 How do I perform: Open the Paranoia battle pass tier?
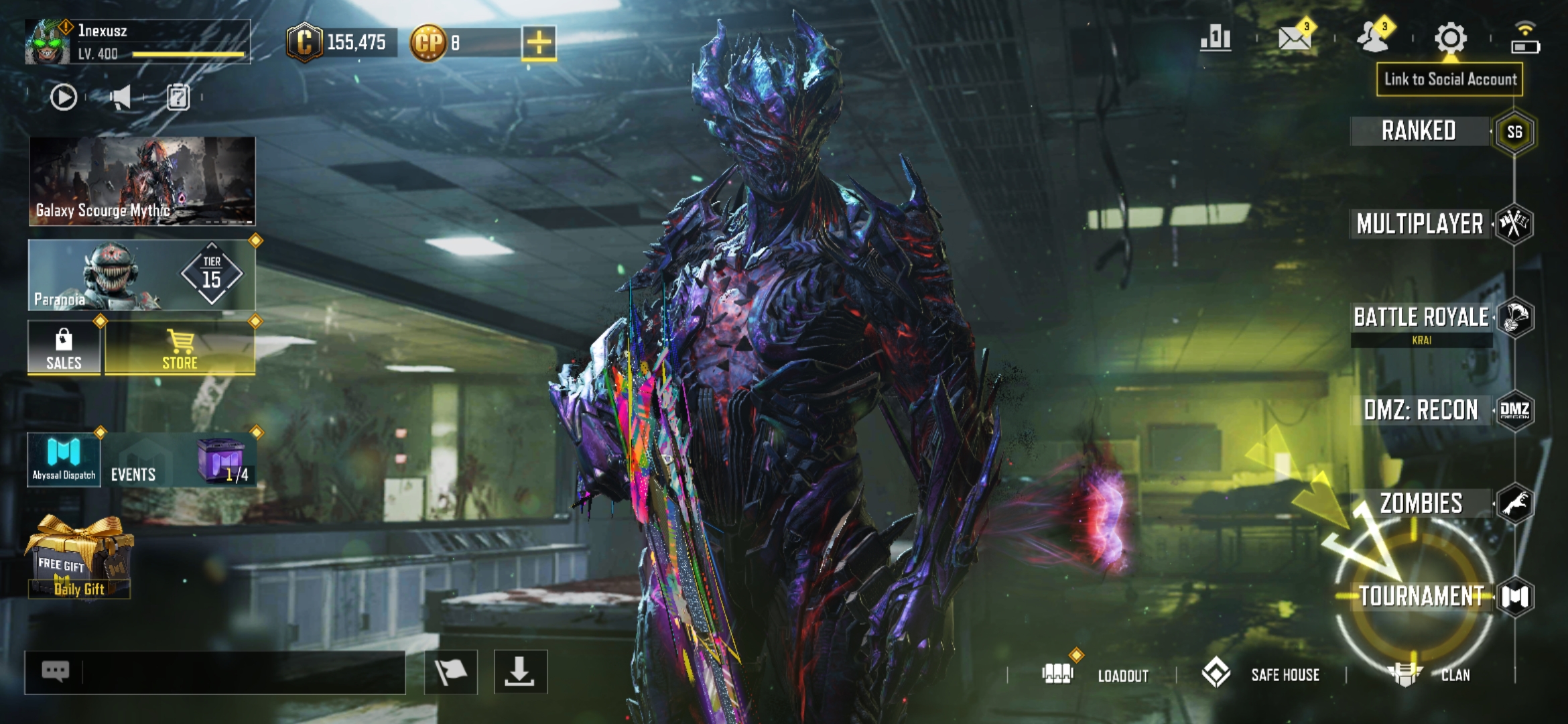click(142, 276)
